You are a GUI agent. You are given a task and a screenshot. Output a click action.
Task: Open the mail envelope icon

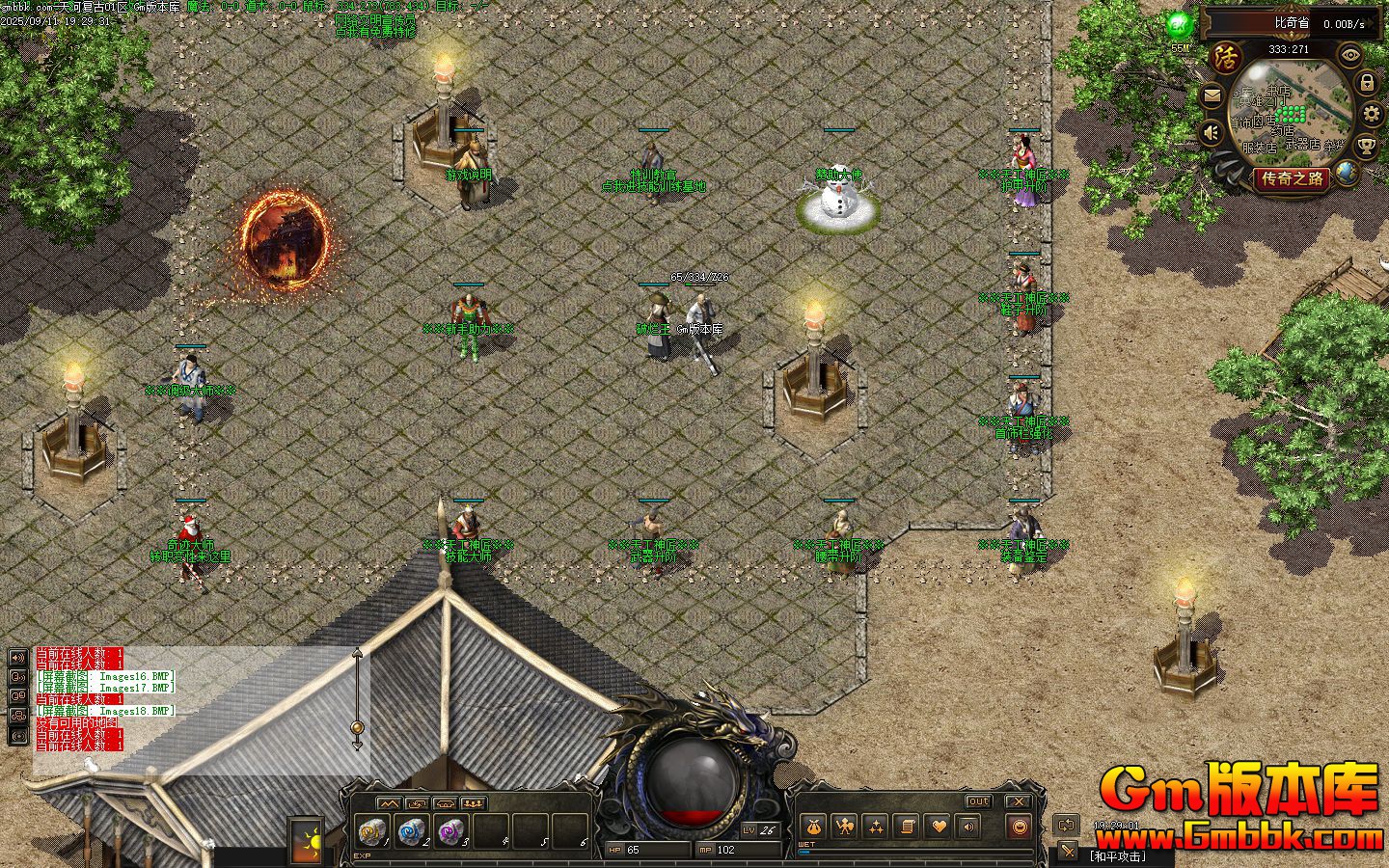(1212, 96)
